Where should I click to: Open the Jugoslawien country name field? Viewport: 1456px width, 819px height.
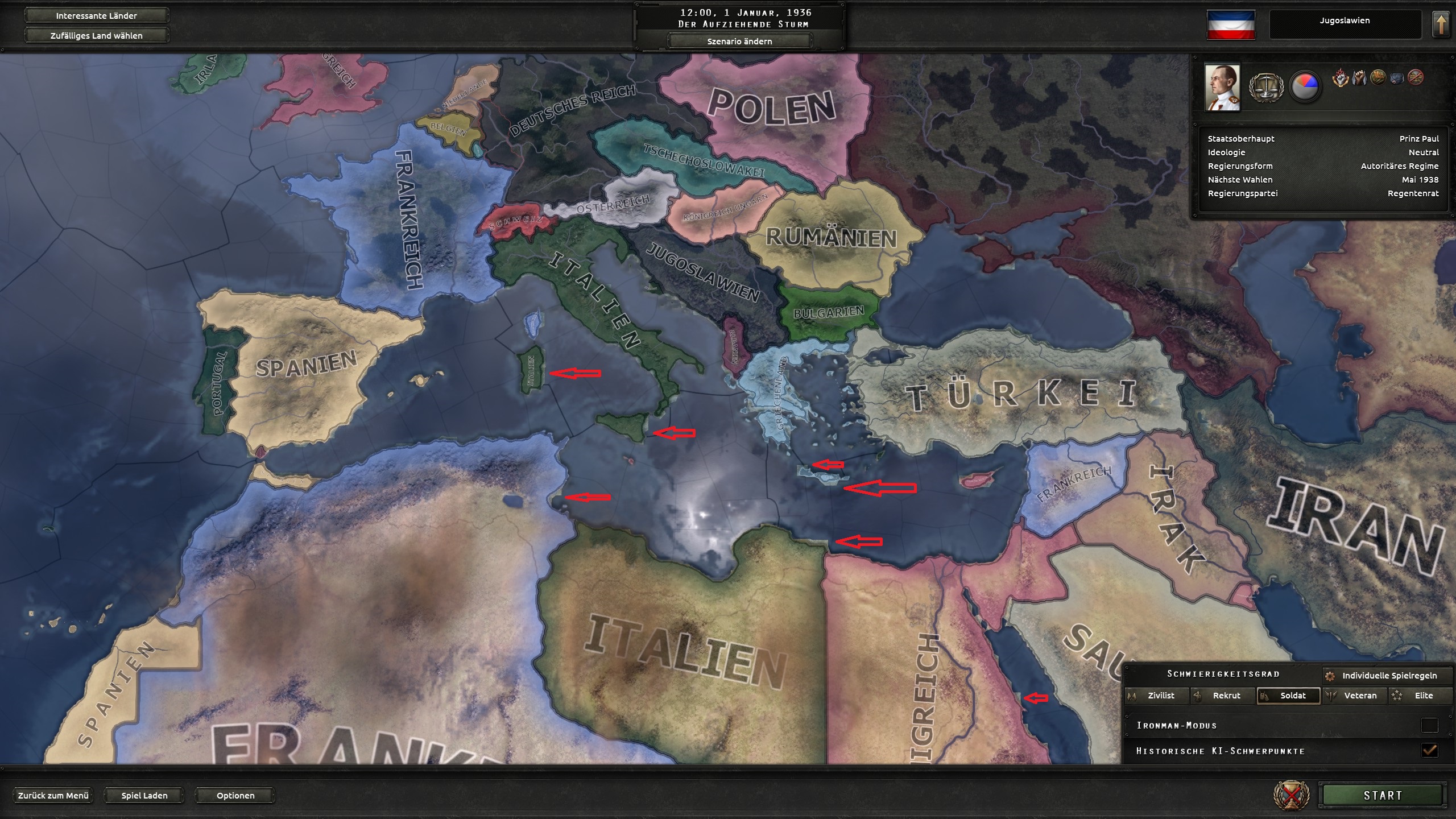(1345, 21)
